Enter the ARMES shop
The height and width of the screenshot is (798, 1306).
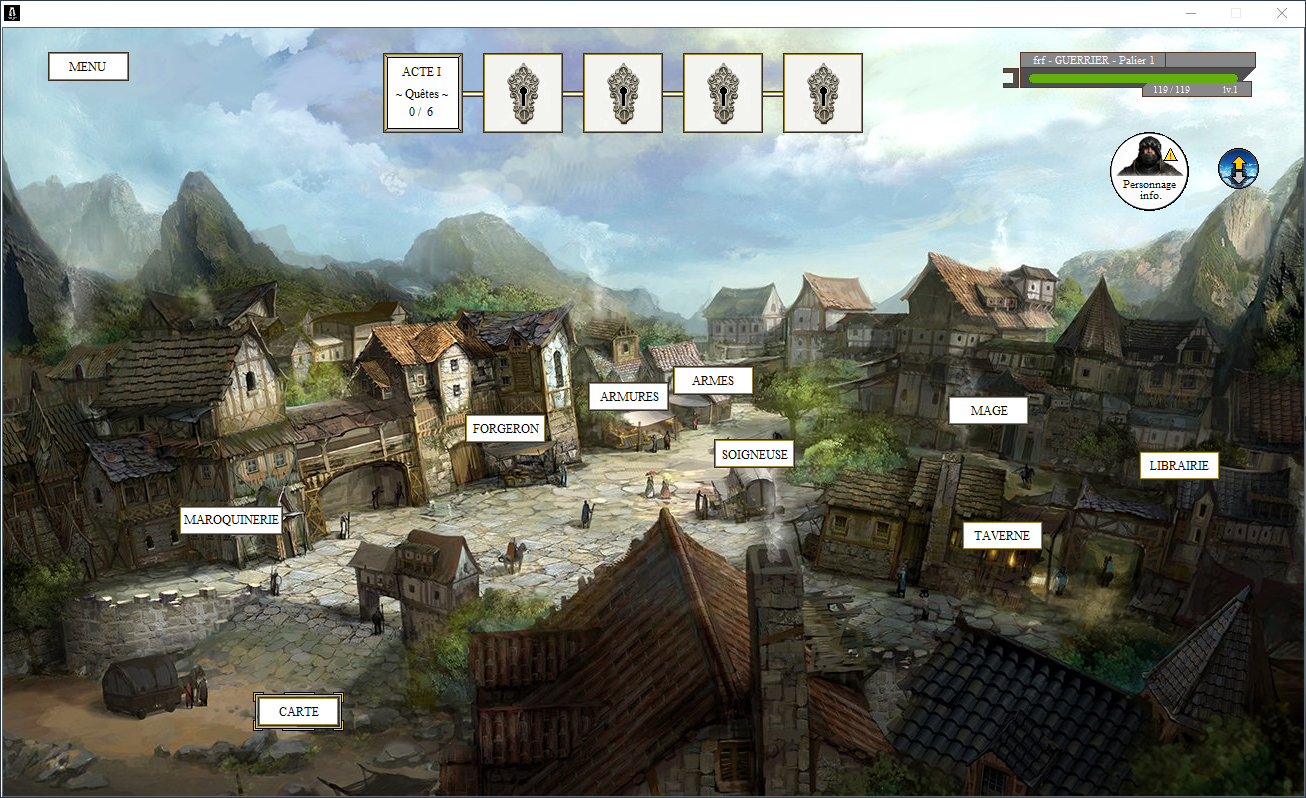(713, 381)
